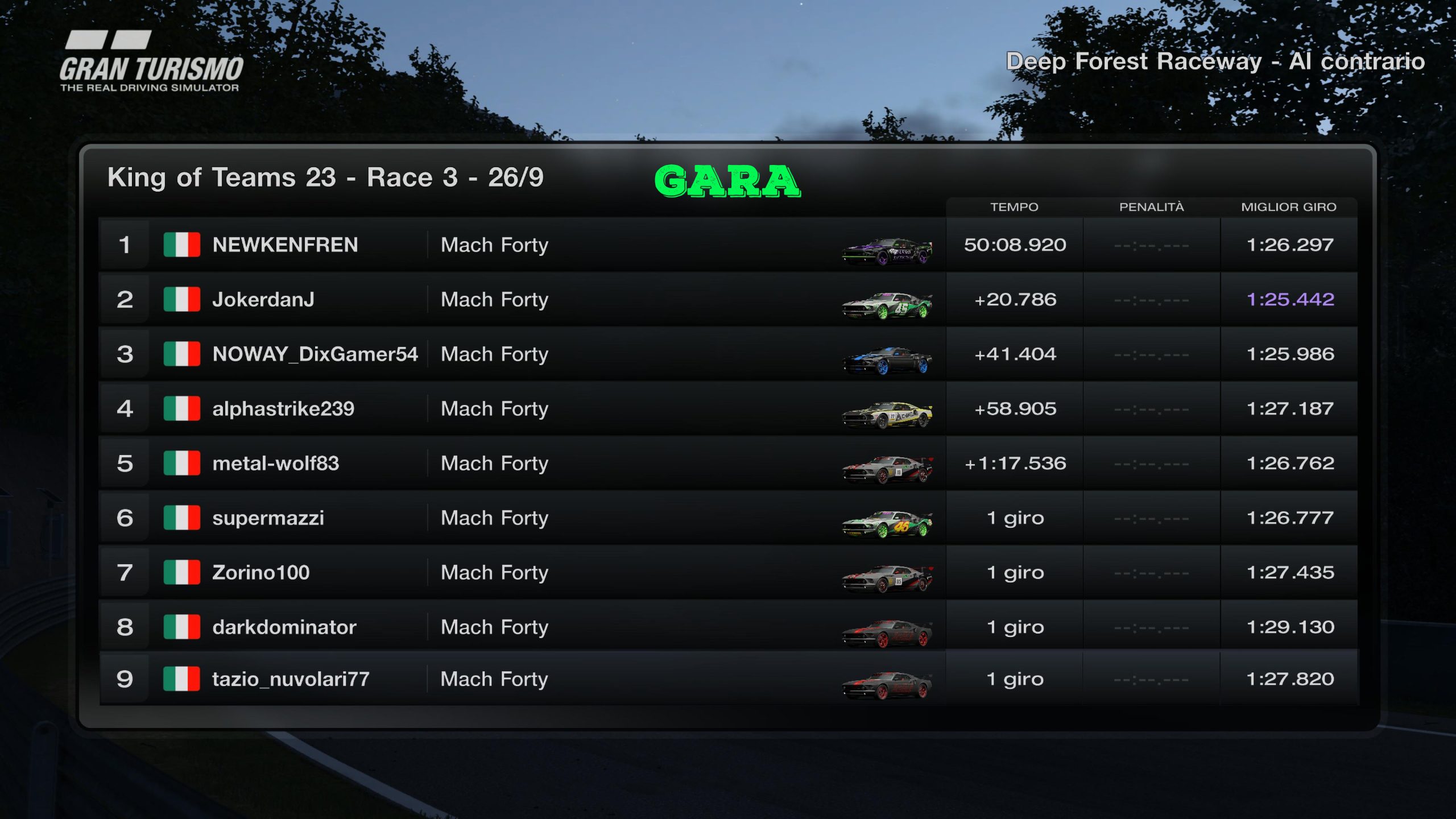This screenshot has width=1456, height=819.
Task: Select NEWKENFREN's first-place result row
Action: [285, 245]
